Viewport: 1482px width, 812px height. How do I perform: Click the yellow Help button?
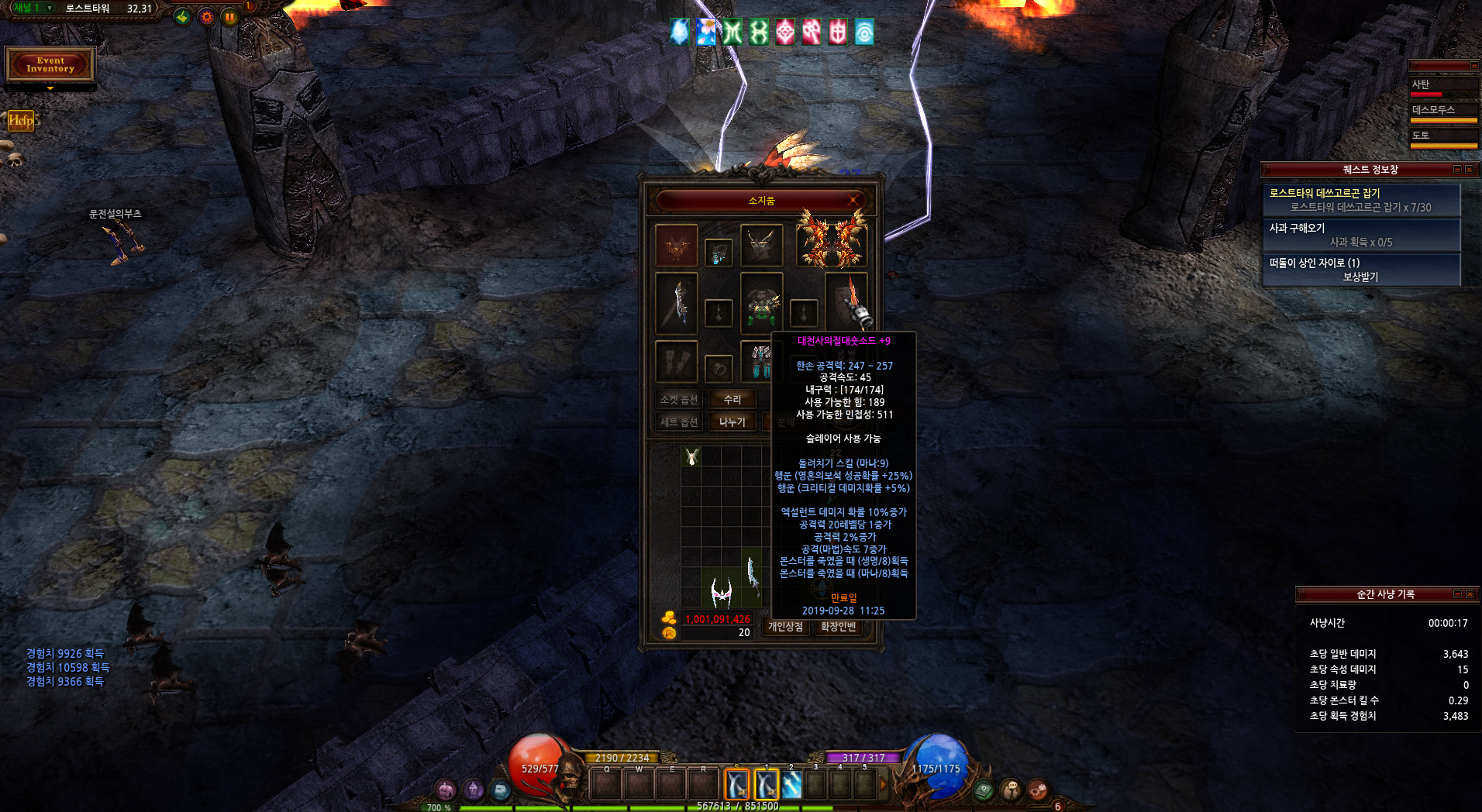[x=21, y=120]
